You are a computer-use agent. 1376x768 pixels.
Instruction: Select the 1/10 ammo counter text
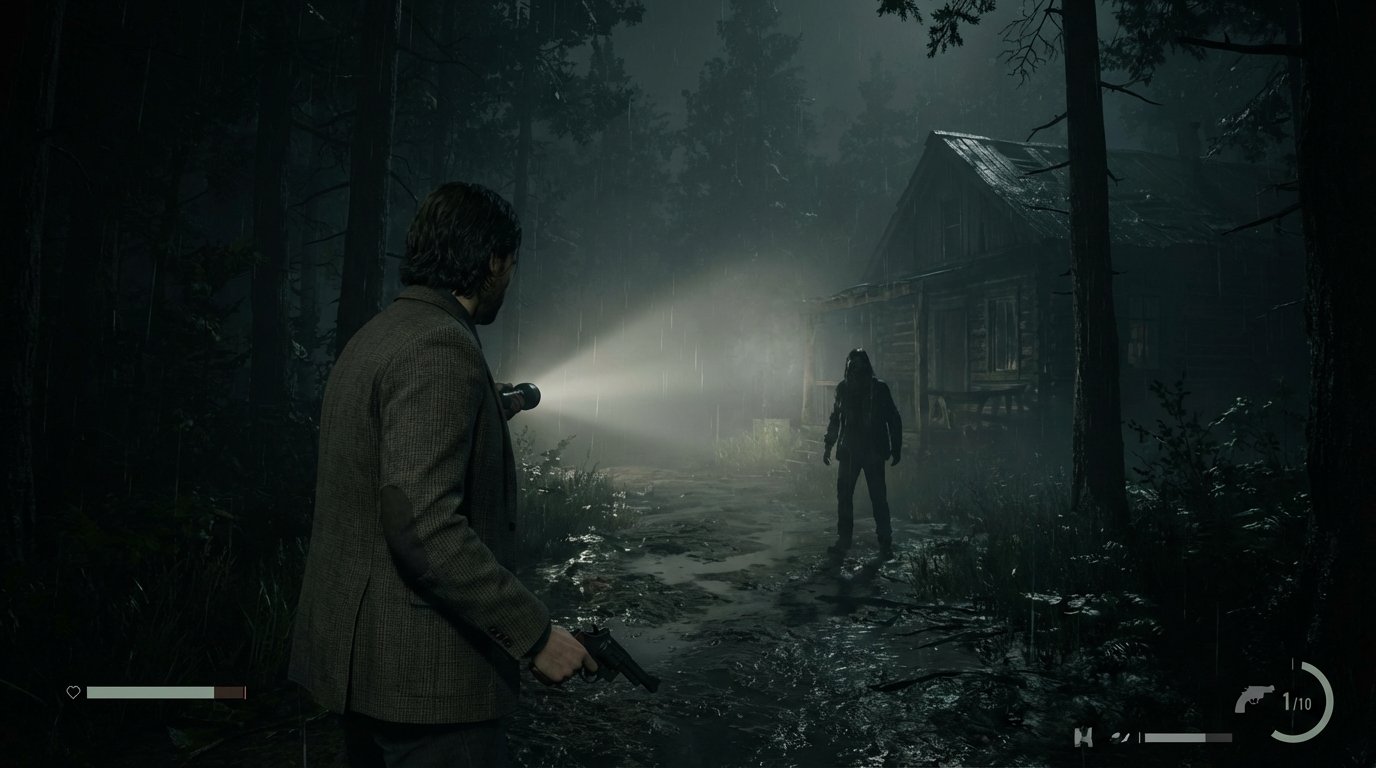point(1297,701)
